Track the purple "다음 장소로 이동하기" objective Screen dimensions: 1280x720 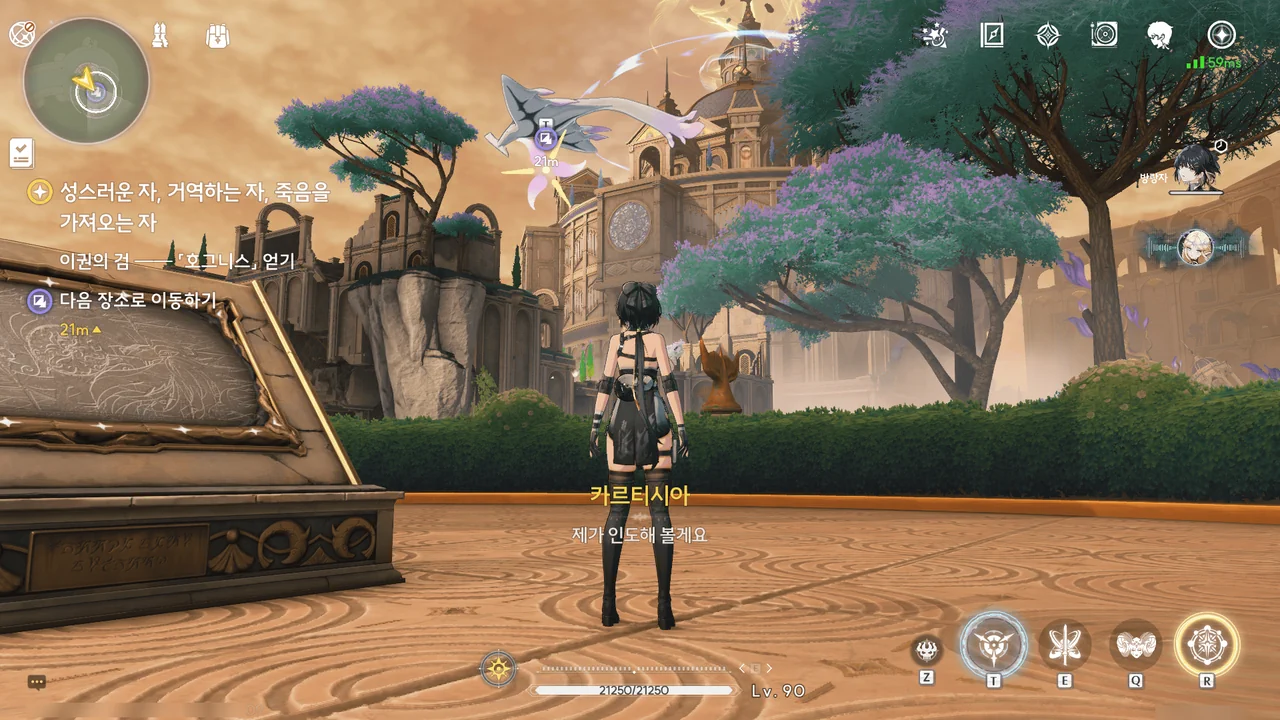click(138, 300)
